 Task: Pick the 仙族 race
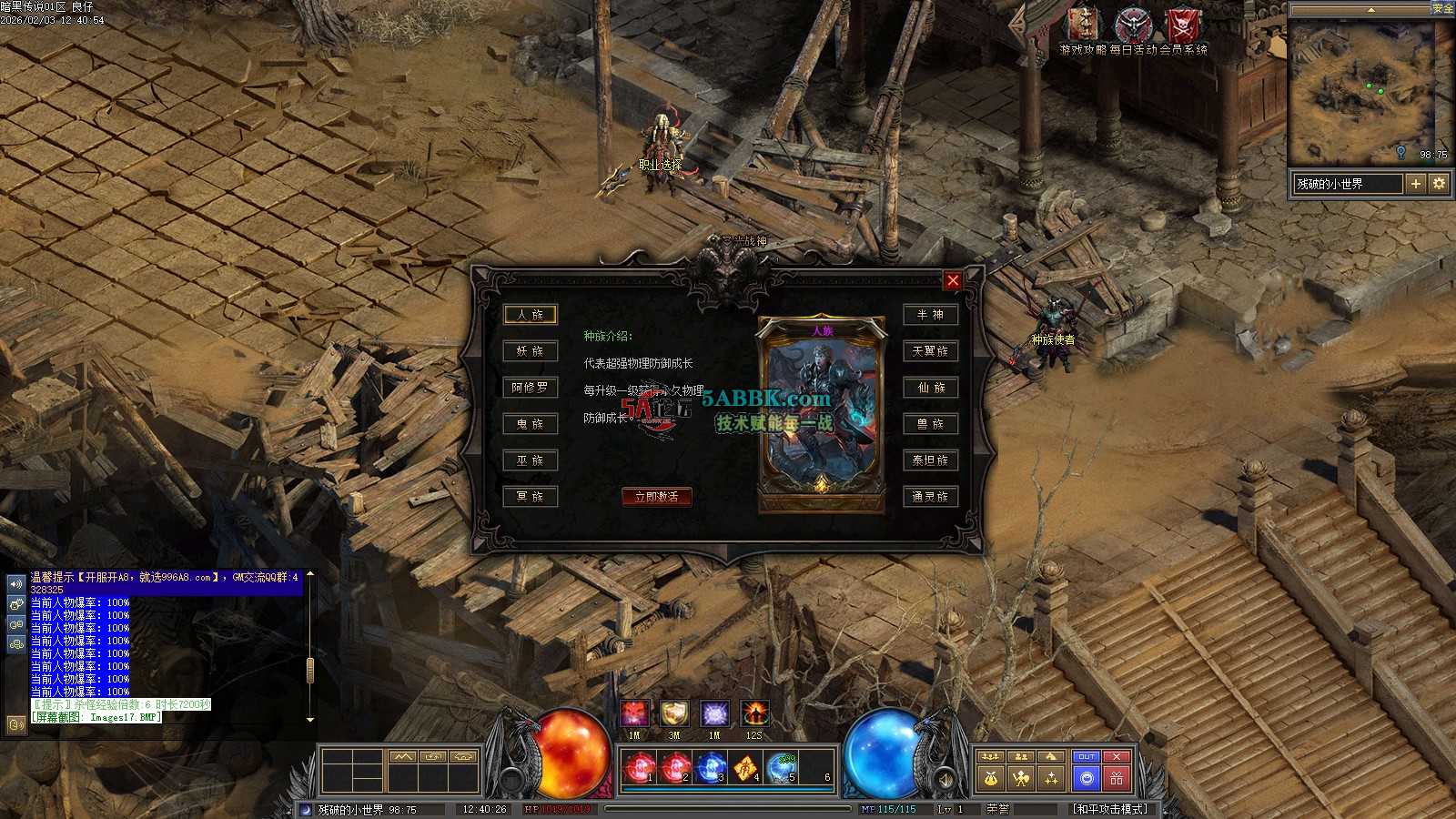point(930,388)
